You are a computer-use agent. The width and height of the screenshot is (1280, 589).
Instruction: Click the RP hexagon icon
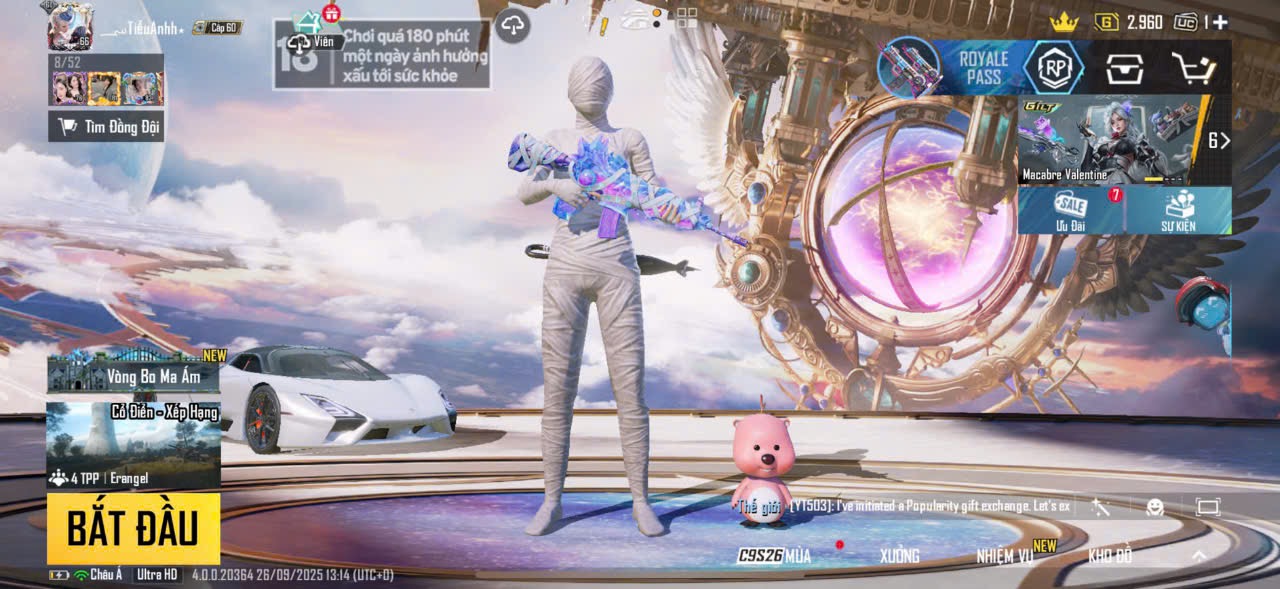1053,68
